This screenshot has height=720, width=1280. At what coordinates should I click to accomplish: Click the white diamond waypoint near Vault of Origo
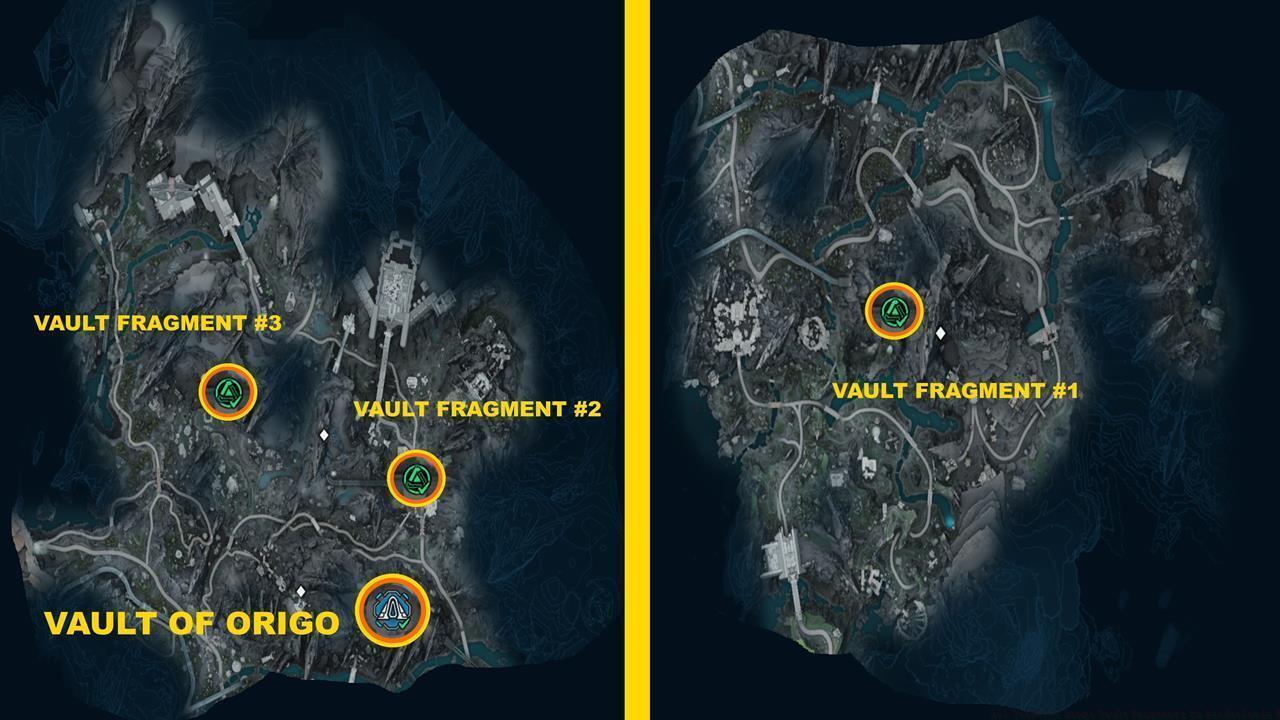coord(303,590)
